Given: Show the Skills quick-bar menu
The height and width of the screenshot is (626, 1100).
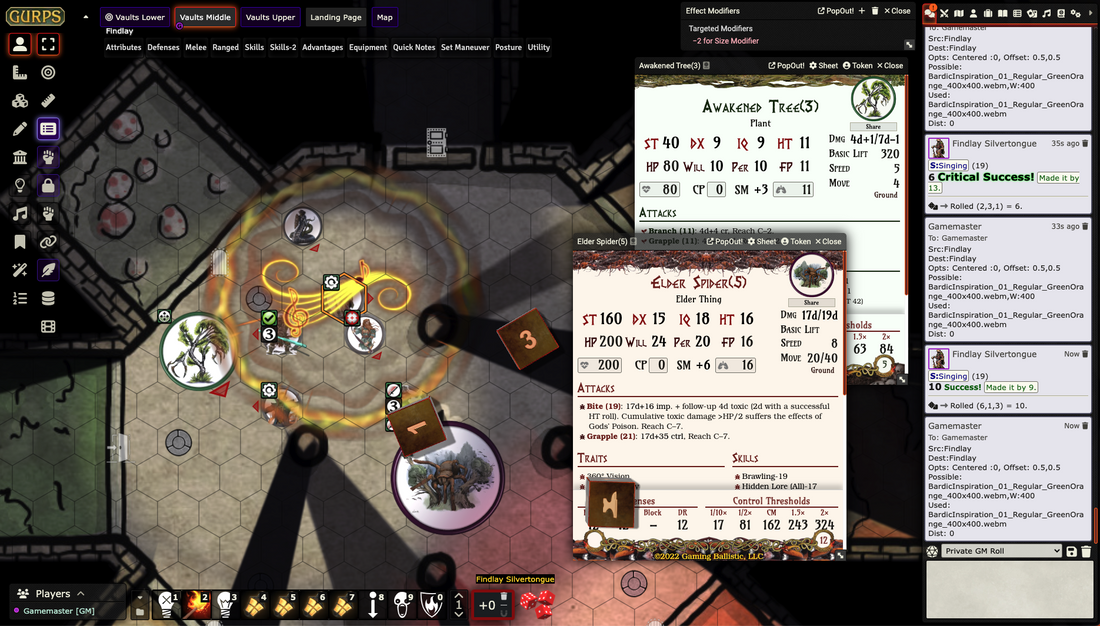Looking at the screenshot, I should (254, 47).
